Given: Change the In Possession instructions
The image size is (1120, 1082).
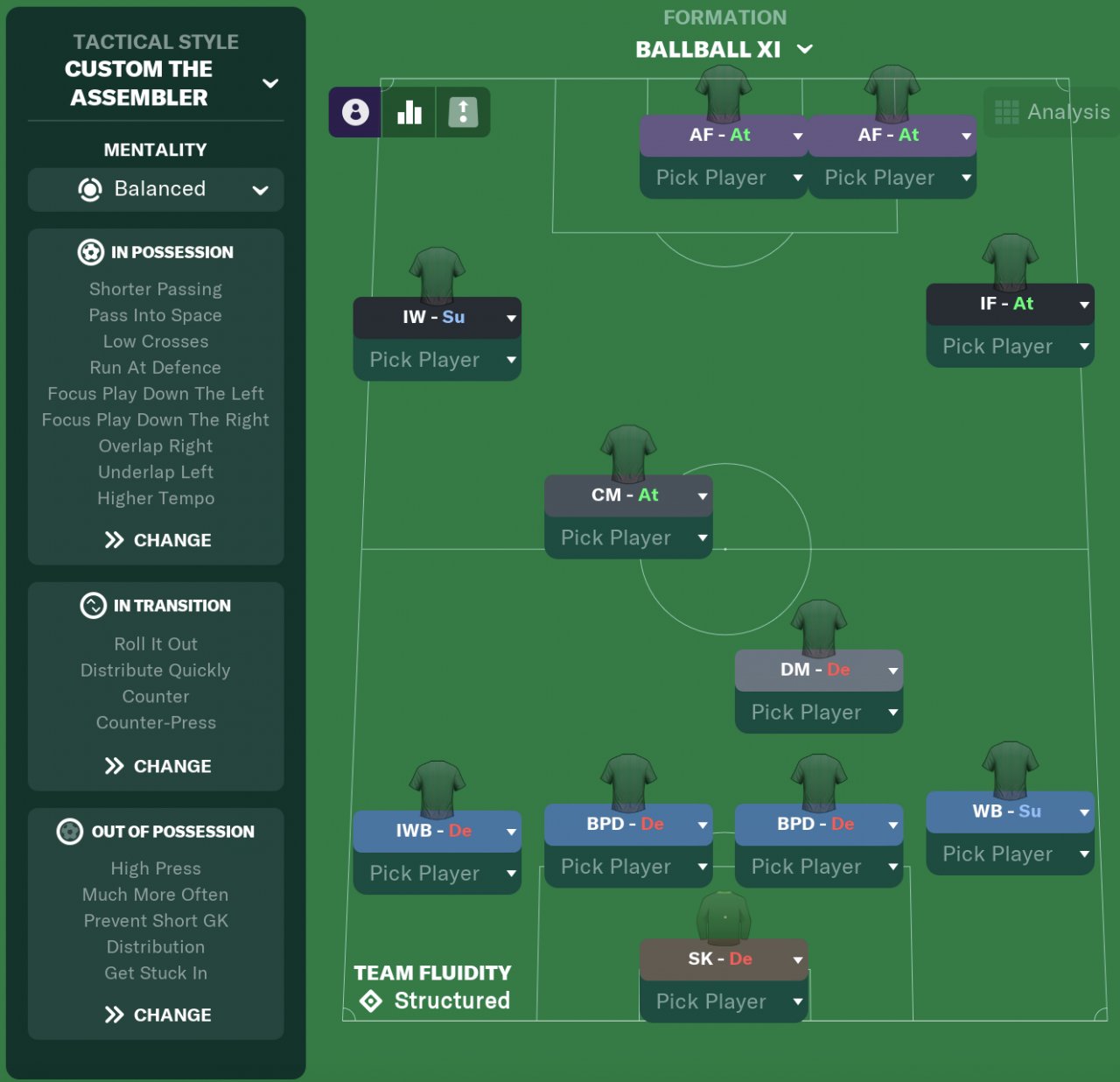Looking at the screenshot, I should pos(157,540).
